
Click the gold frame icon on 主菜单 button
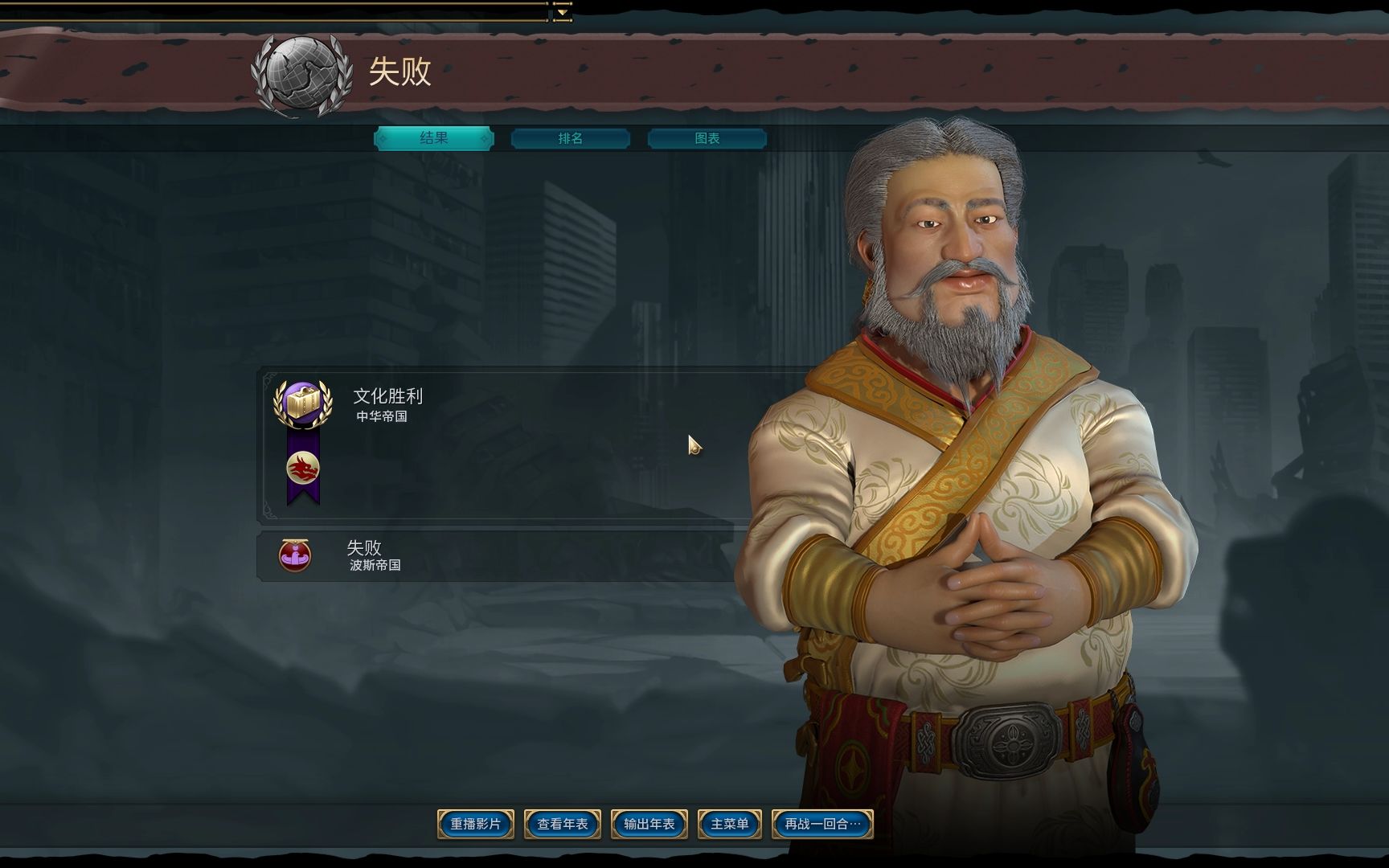[x=703, y=823]
